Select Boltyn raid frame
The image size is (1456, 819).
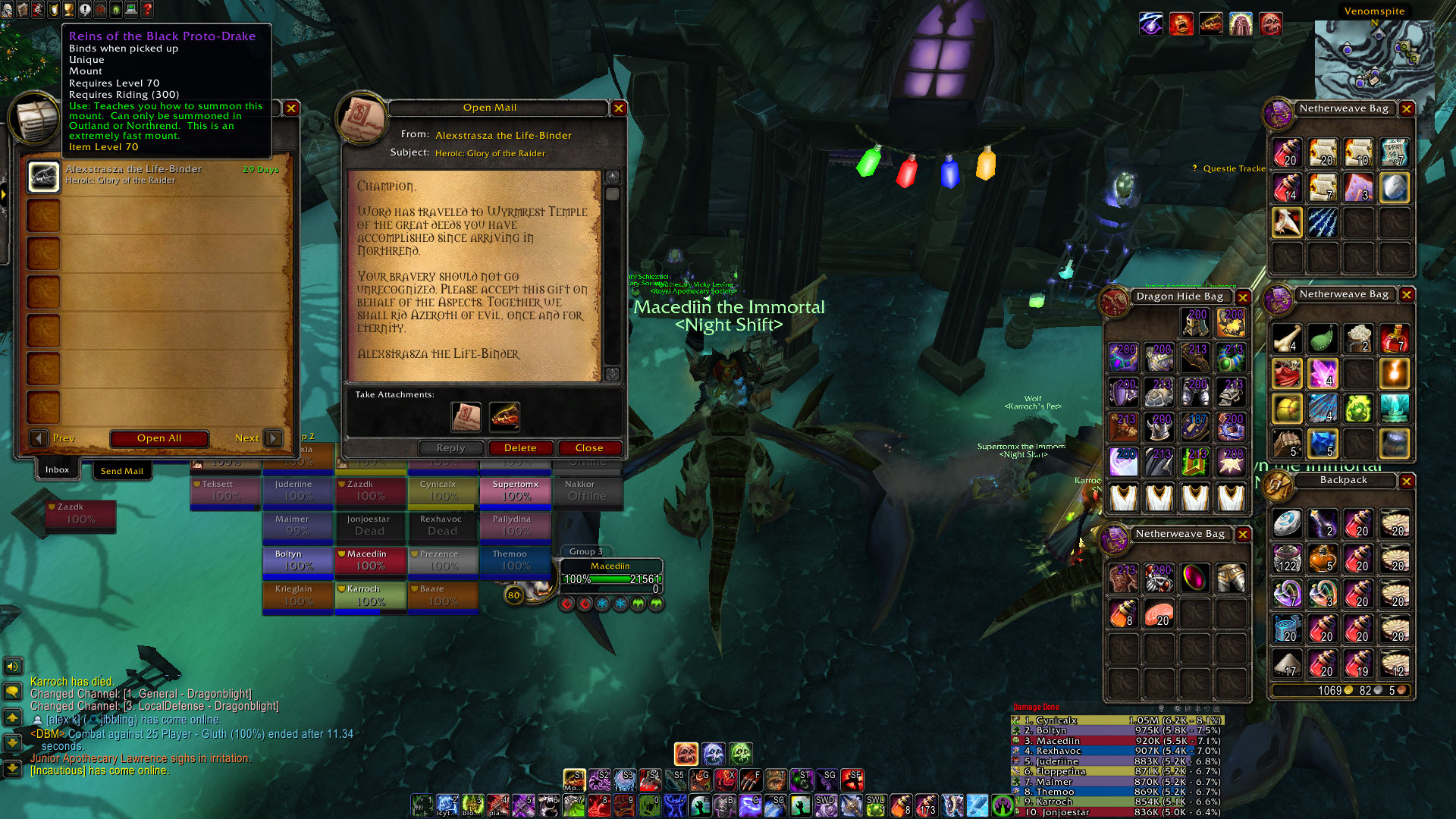tap(297, 560)
